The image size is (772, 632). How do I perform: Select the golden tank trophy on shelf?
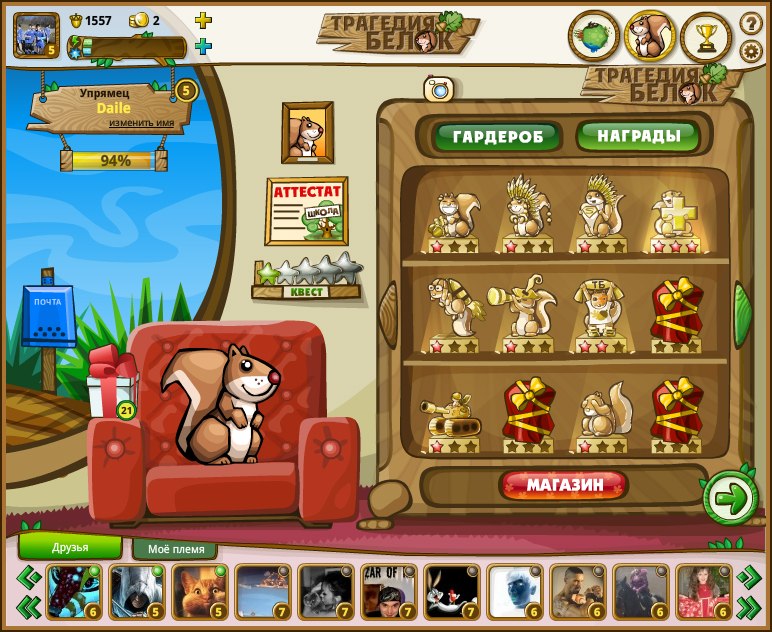454,417
